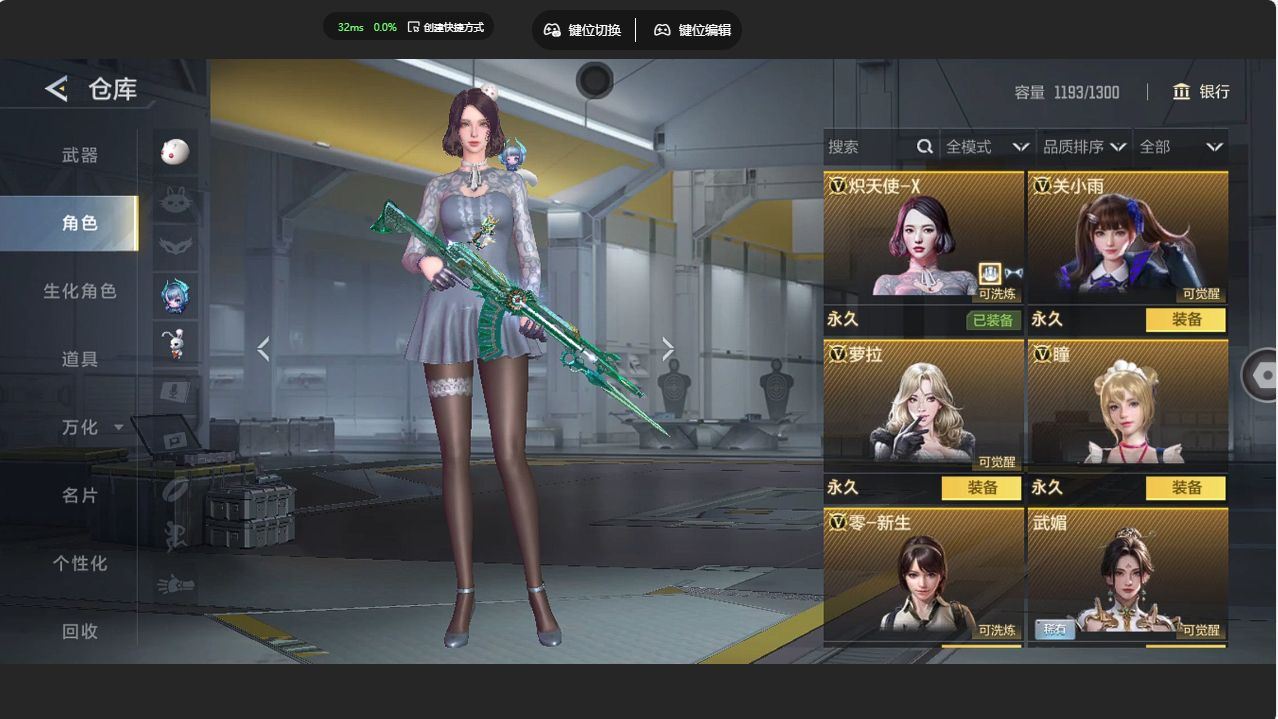Click the 键位切换 overlay button

(x=583, y=30)
